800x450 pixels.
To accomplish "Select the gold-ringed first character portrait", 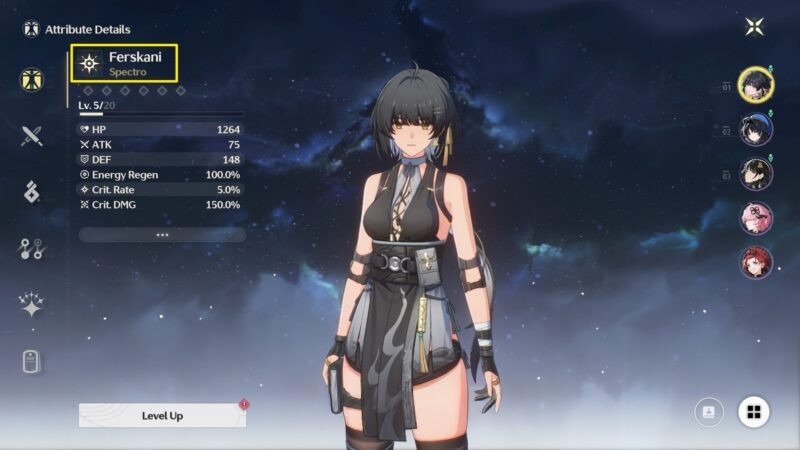I will tap(755, 85).
